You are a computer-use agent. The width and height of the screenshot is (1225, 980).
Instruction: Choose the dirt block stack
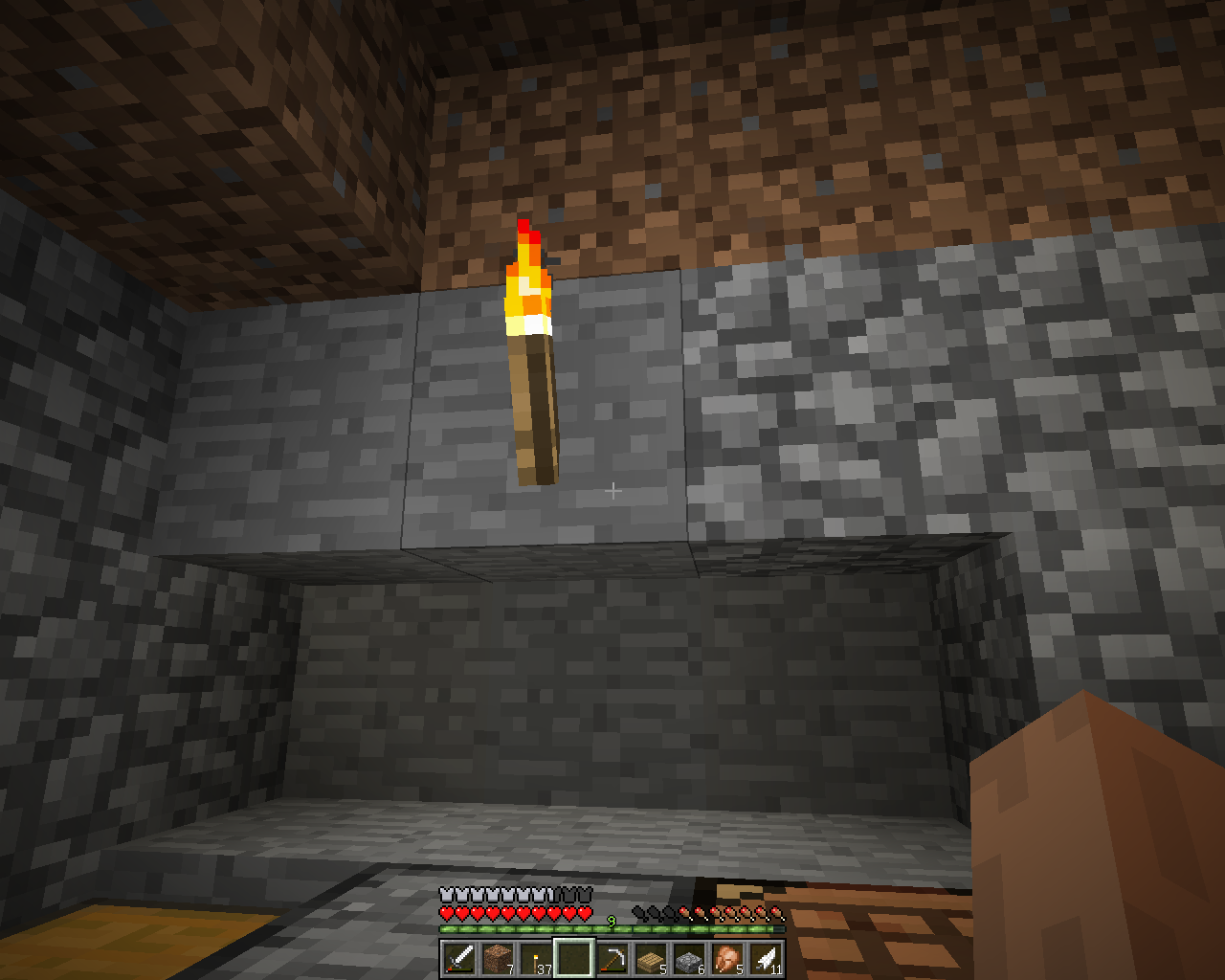pyautogui.click(x=498, y=958)
